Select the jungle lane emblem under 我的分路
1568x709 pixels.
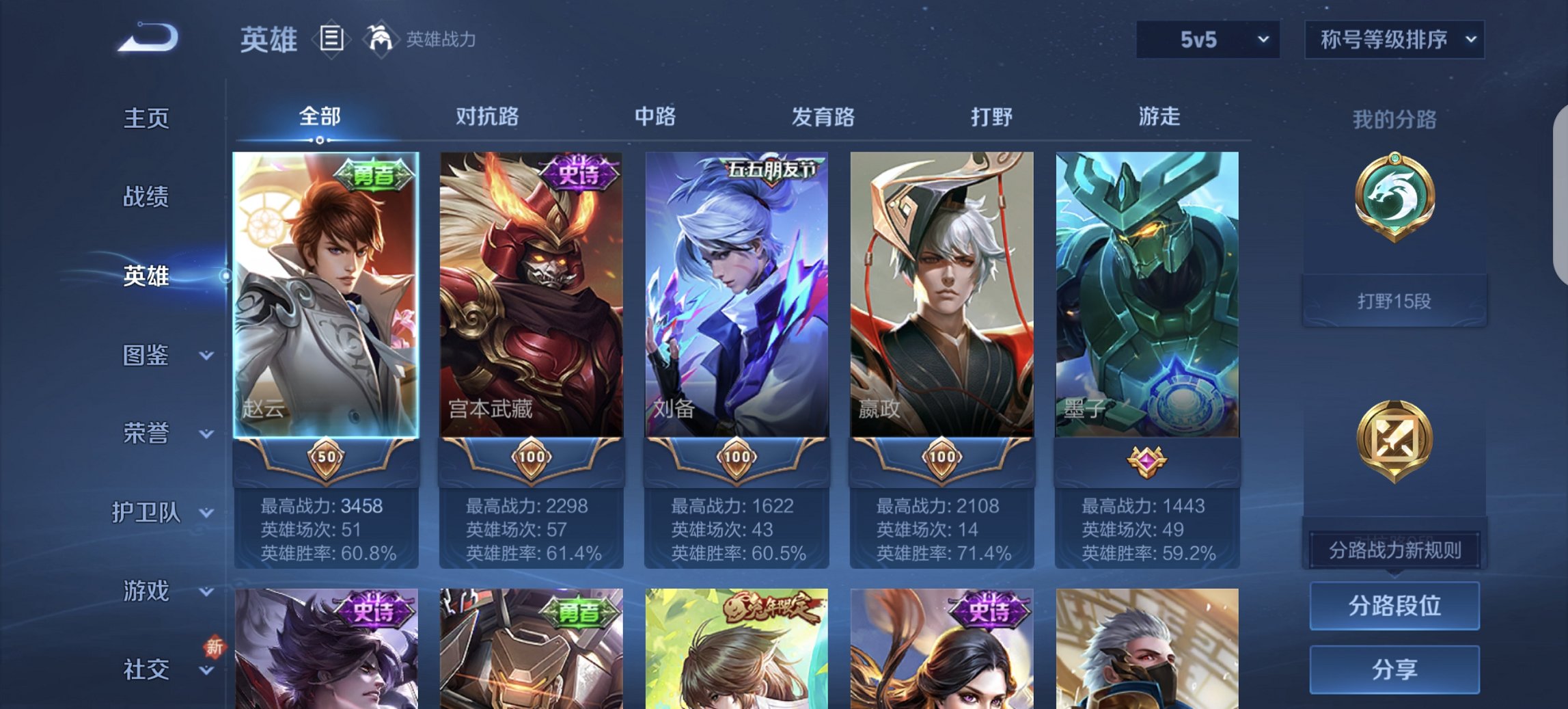(1394, 198)
